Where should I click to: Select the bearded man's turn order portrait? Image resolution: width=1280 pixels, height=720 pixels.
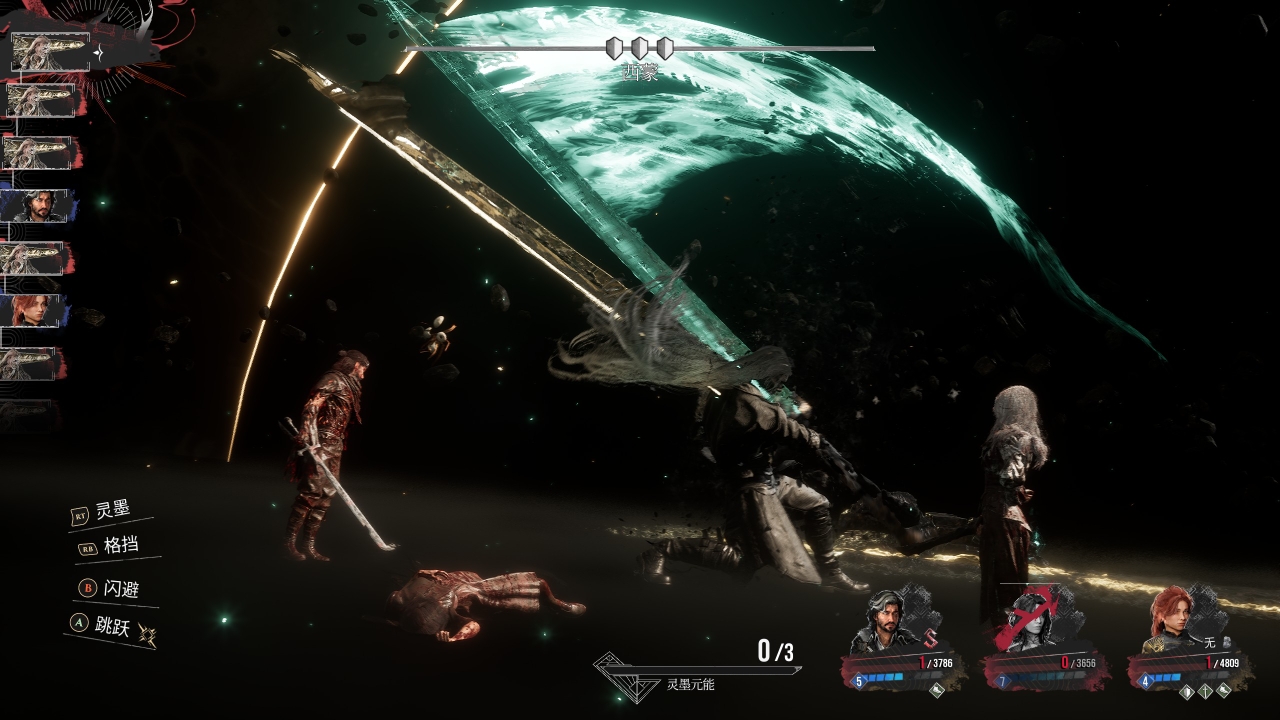(40, 206)
